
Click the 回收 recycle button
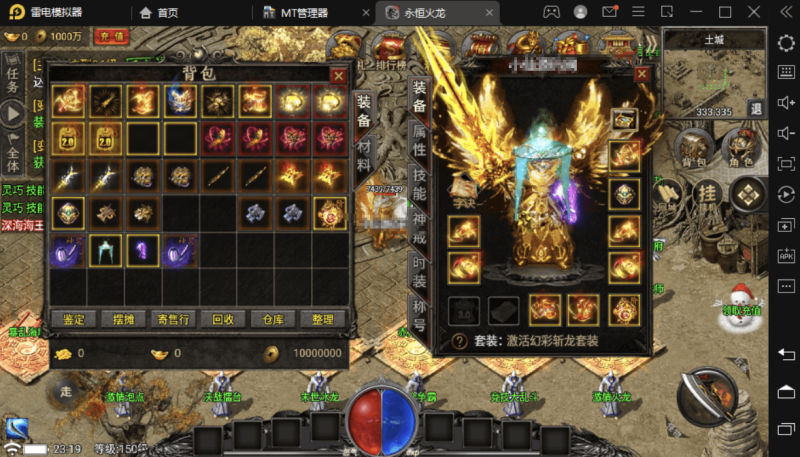[x=223, y=320]
